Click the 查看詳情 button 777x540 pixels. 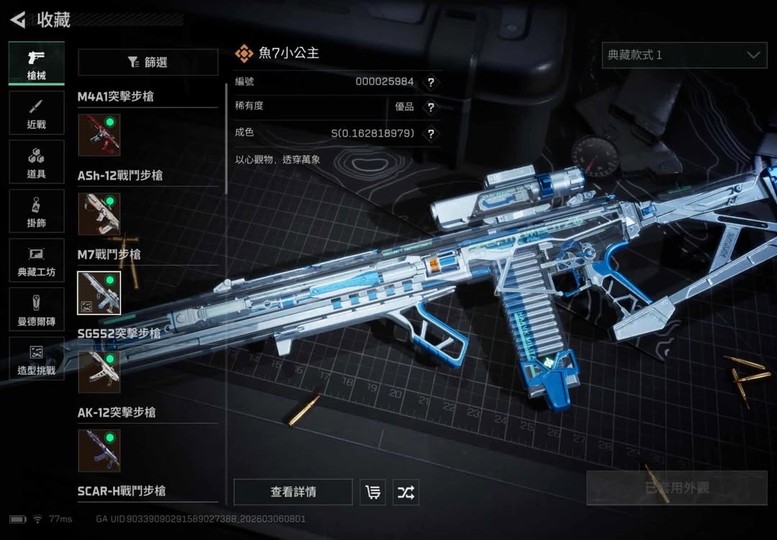(x=293, y=492)
